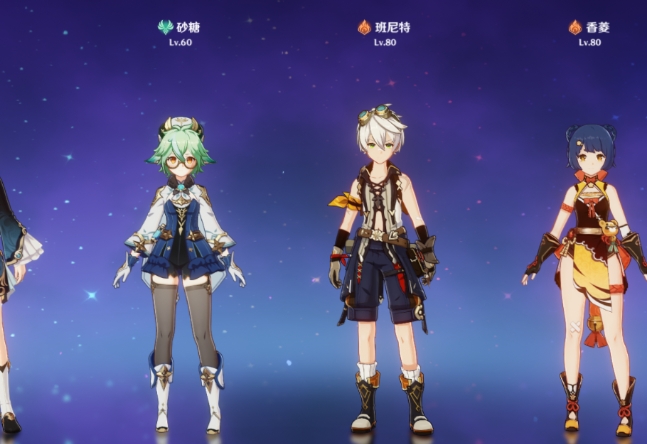This screenshot has height=444, width=647.
Task: Choose Bennett (班尼特) party member
Action: pos(382,260)
